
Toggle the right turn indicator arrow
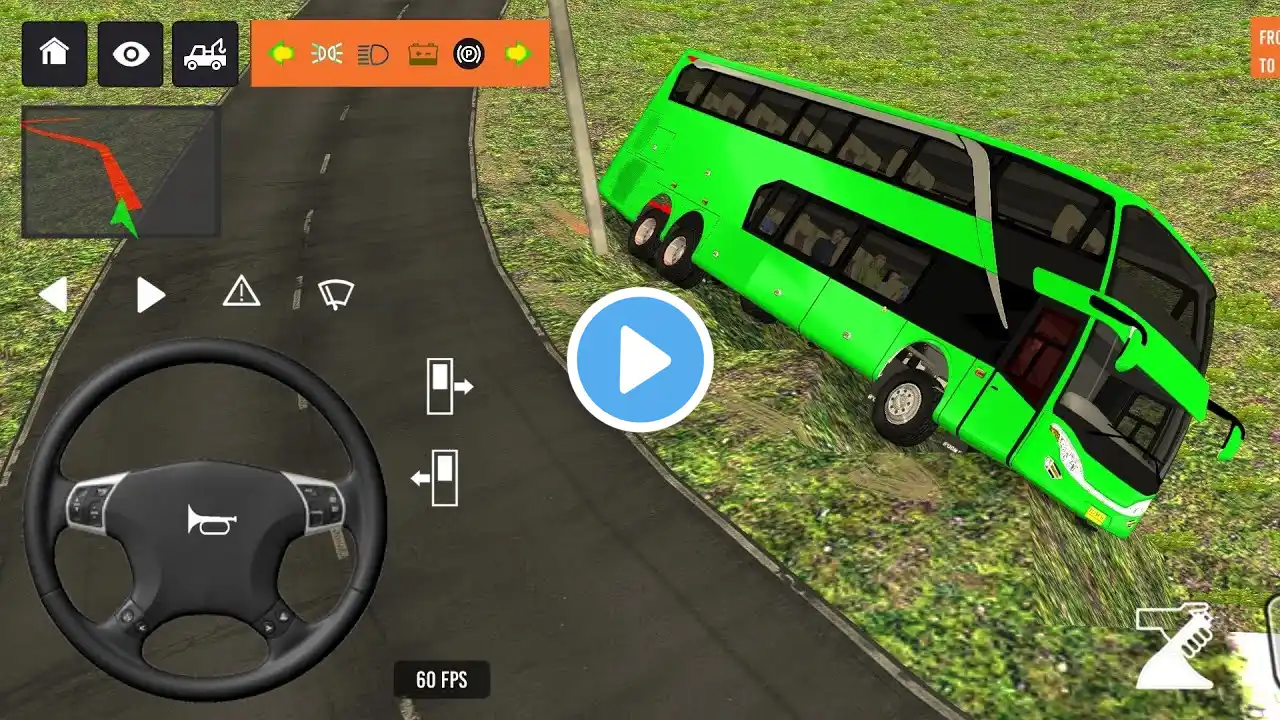pos(518,53)
